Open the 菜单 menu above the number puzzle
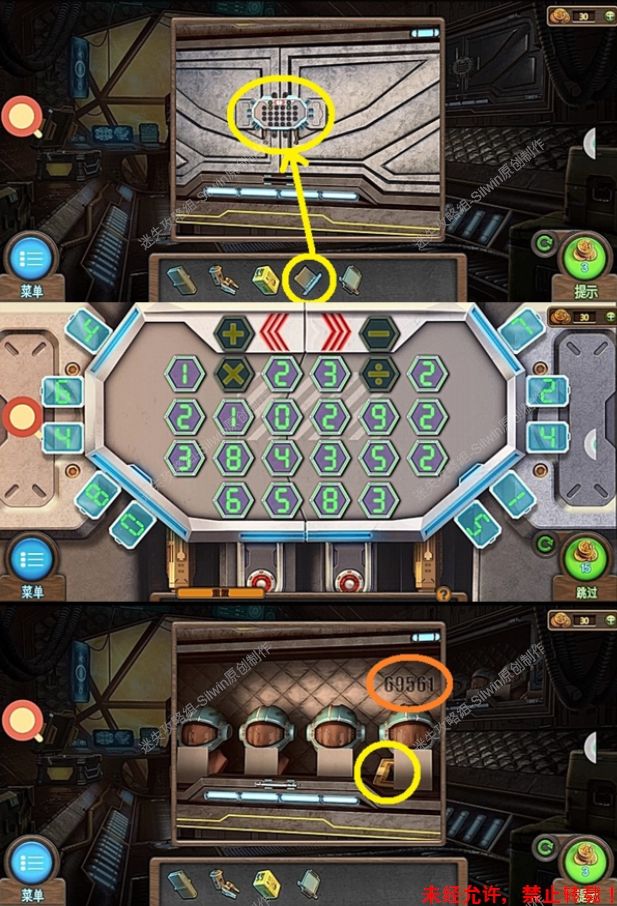 coord(31,258)
